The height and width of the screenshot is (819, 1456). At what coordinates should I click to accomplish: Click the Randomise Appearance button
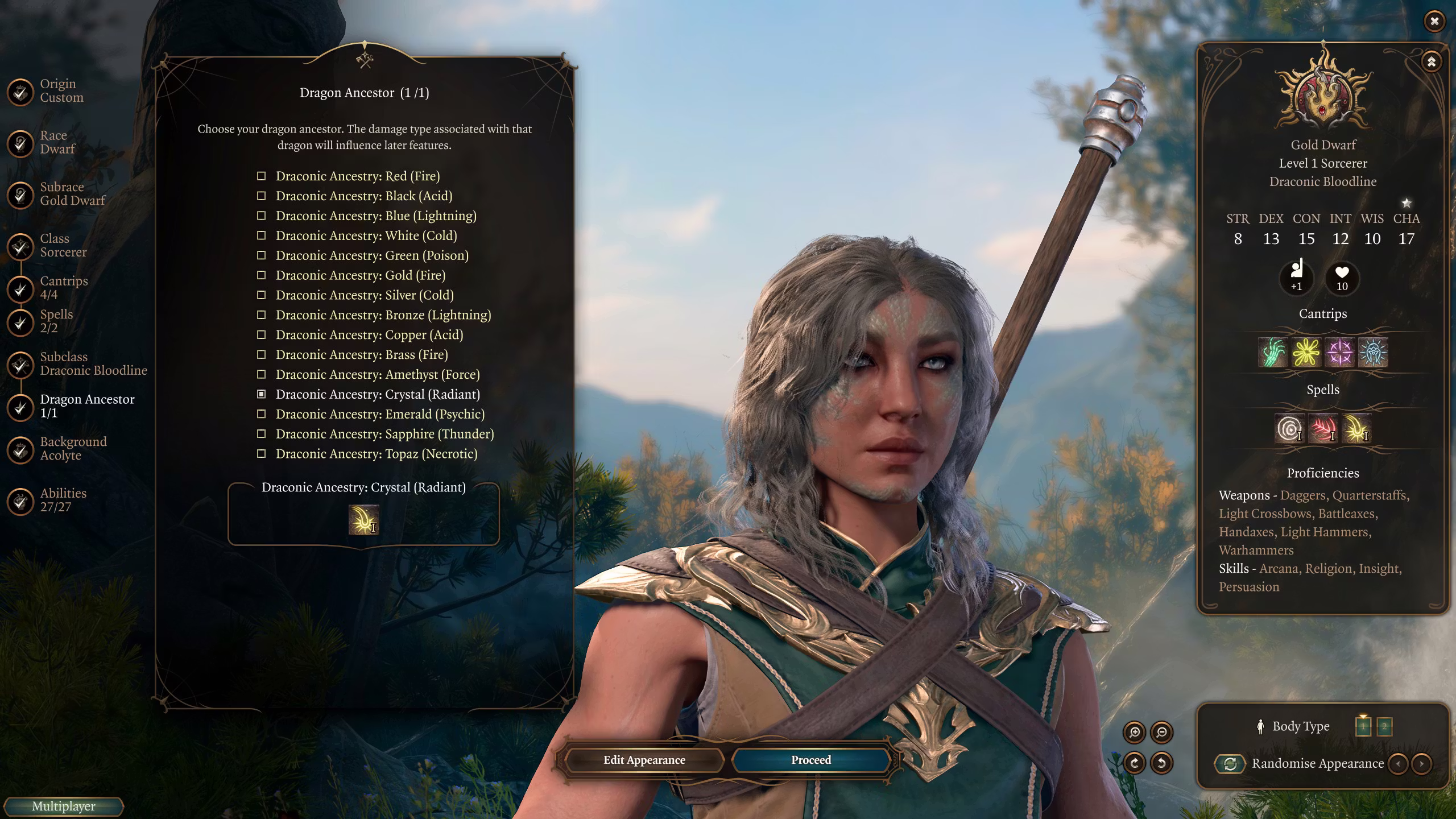pos(1230,764)
